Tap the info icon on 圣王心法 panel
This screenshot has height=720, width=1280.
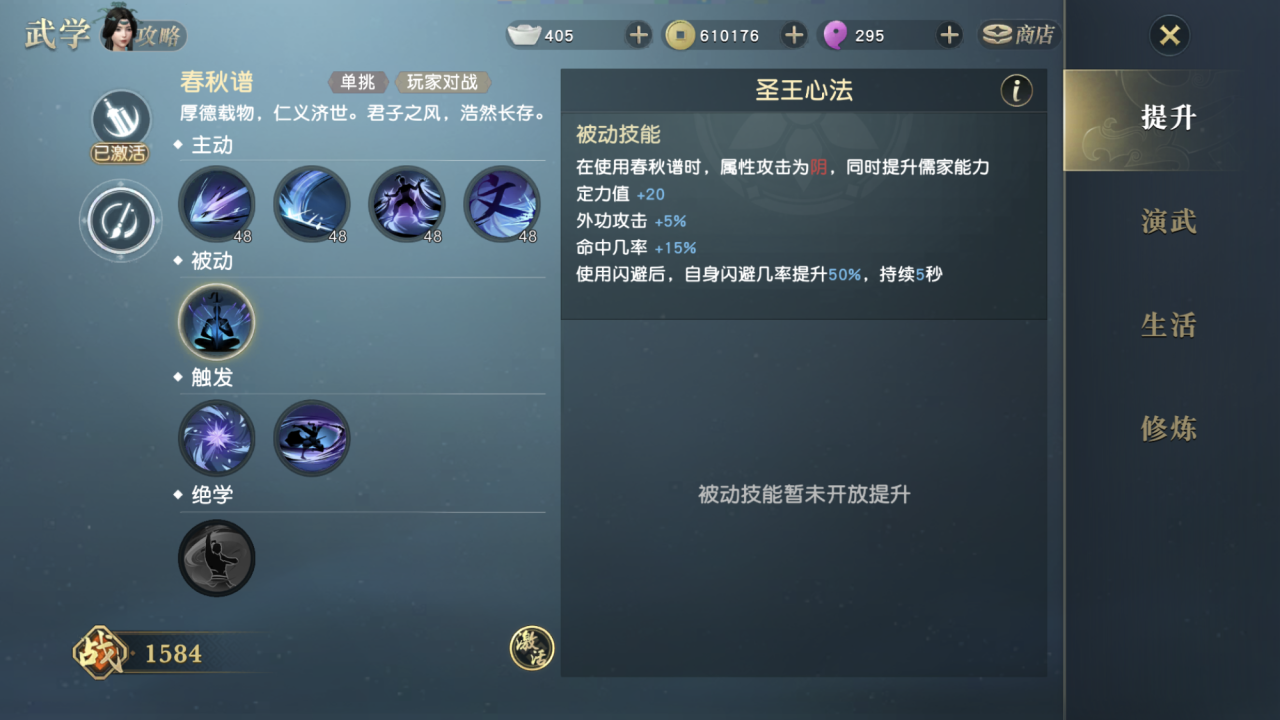pos(1017,90)
